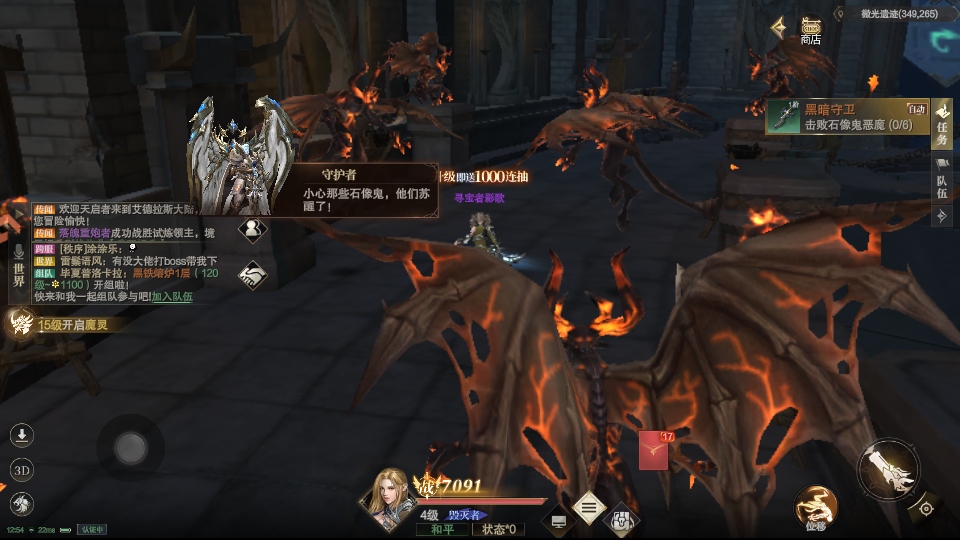Open the three-line main menu button

(589, 508)
